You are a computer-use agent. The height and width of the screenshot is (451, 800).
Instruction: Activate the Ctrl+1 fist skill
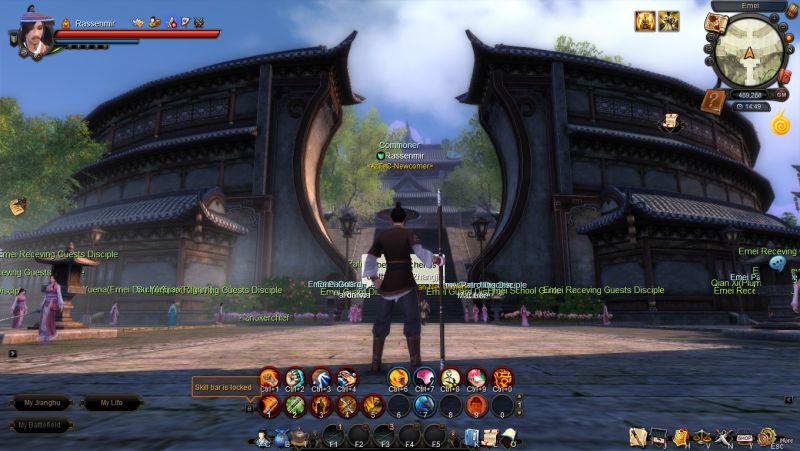tap(268, 378)
